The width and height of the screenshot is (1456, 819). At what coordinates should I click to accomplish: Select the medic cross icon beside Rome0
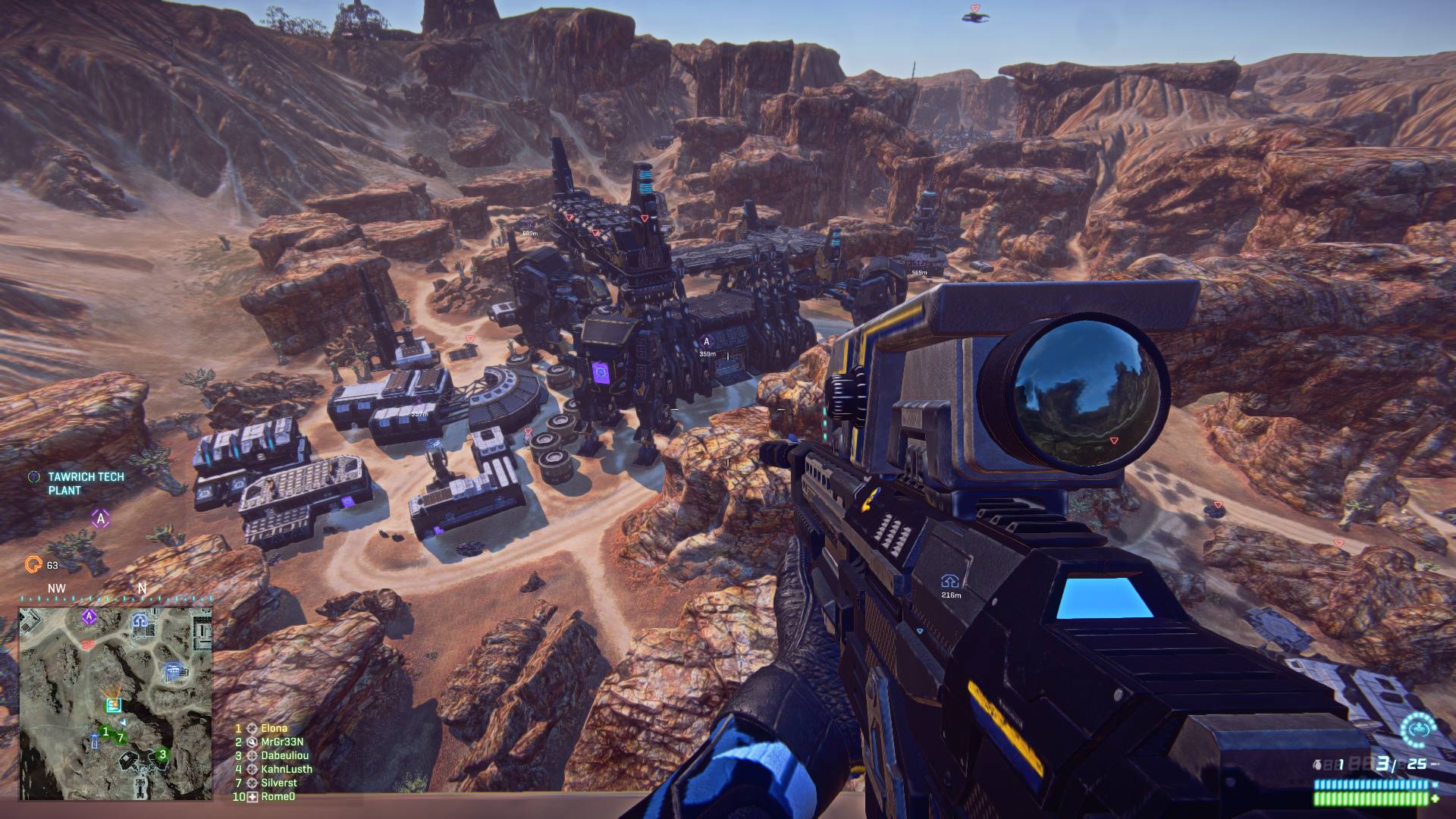(x=253, y=797)
